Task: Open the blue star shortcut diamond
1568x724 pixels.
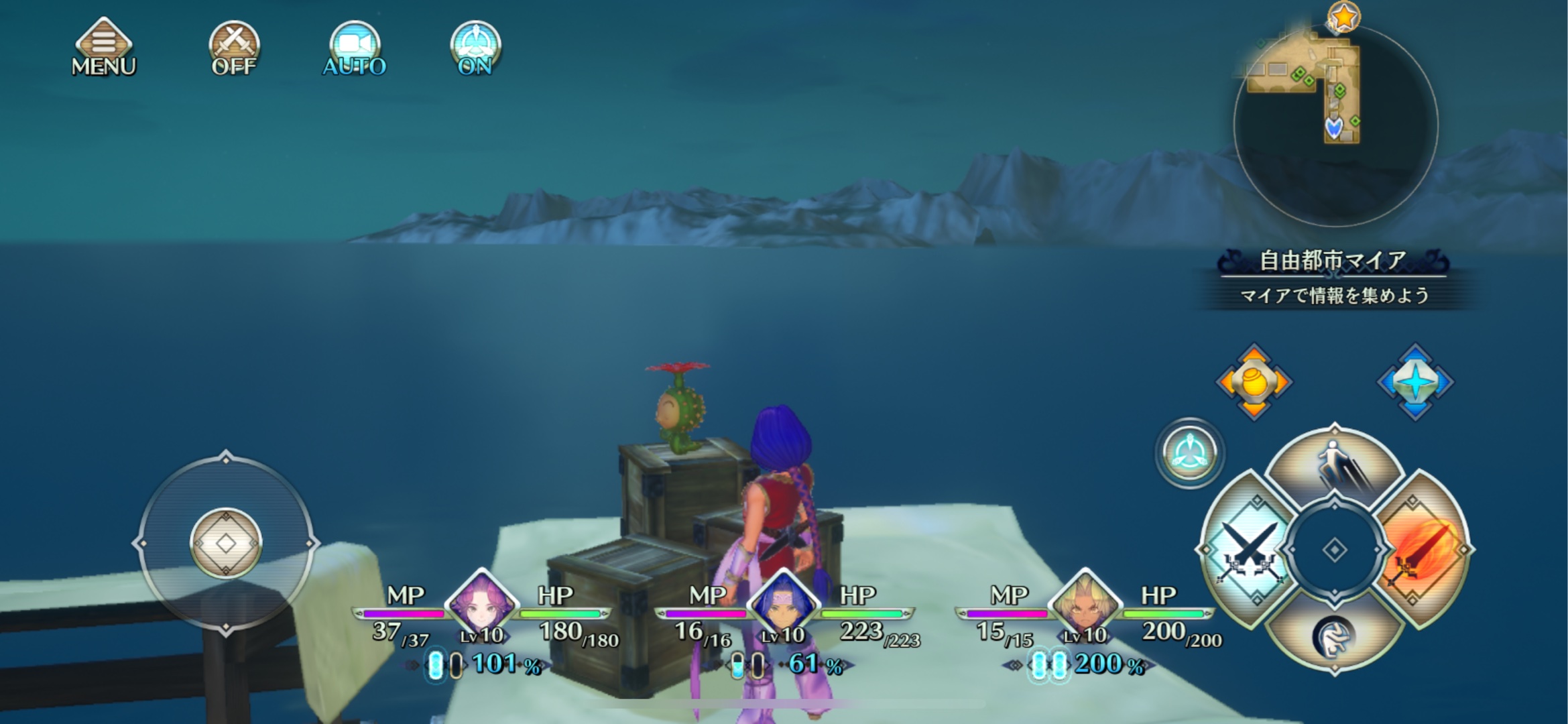Action: (x=1415, y=382)
